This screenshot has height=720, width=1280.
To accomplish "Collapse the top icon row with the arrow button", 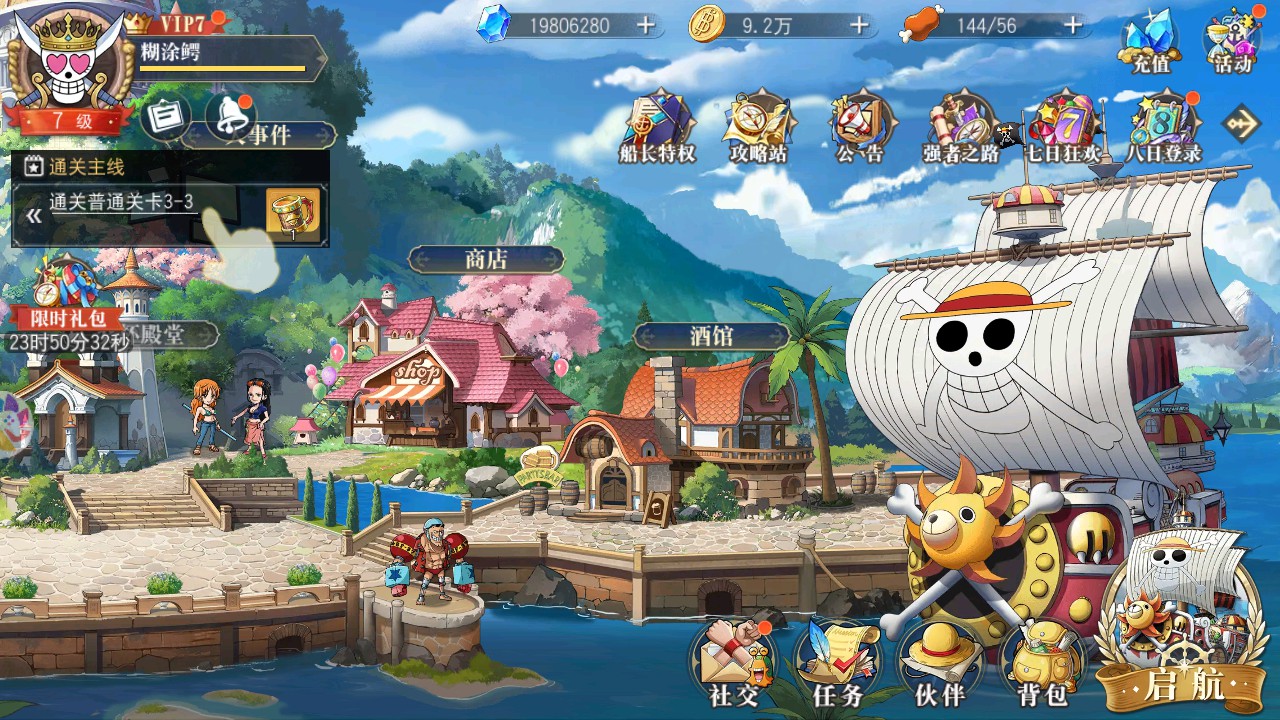I will tap(1241, 124).
